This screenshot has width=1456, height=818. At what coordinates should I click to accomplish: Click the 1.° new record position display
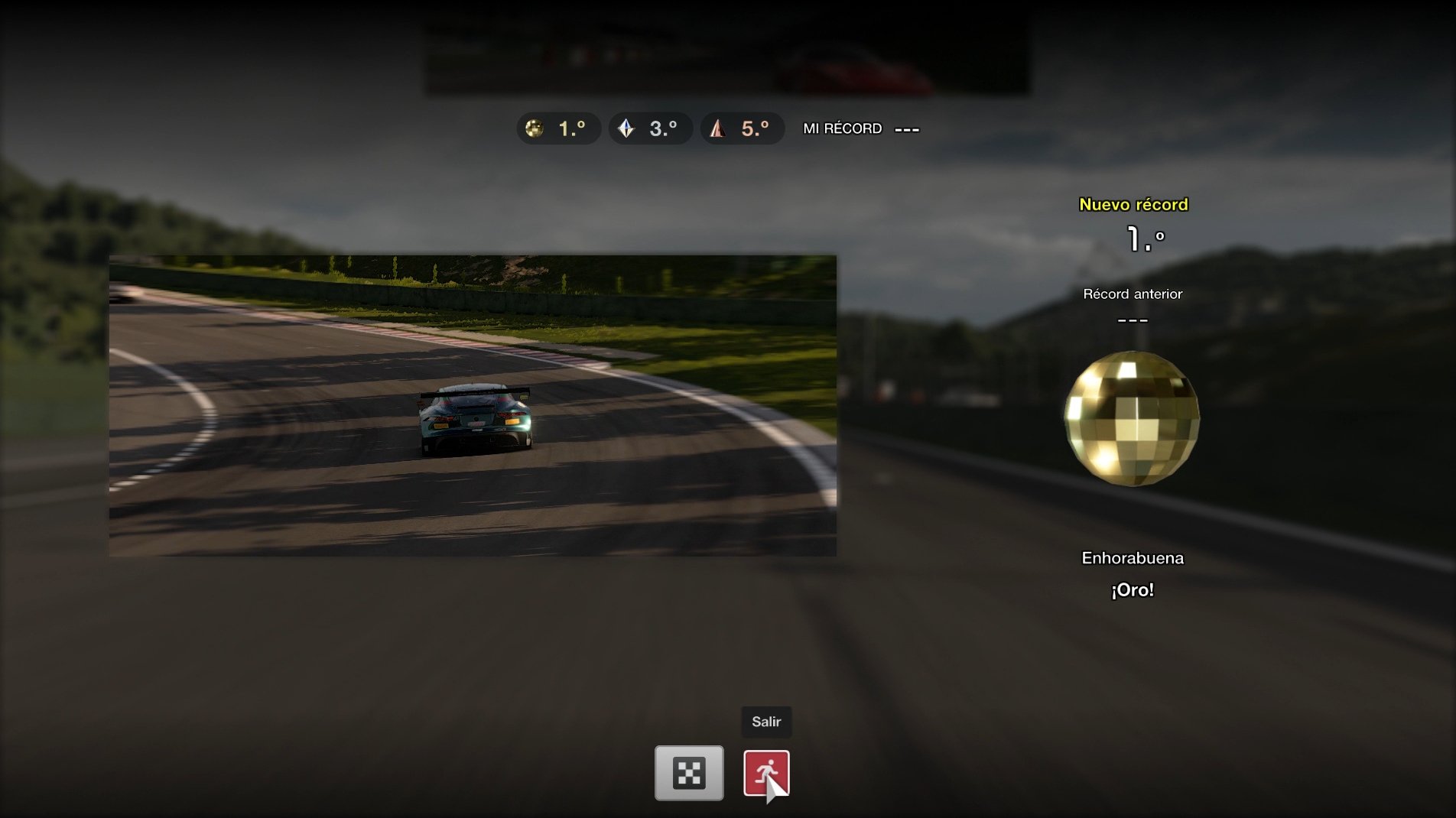pyautogui.click(x=1145, y=239)
